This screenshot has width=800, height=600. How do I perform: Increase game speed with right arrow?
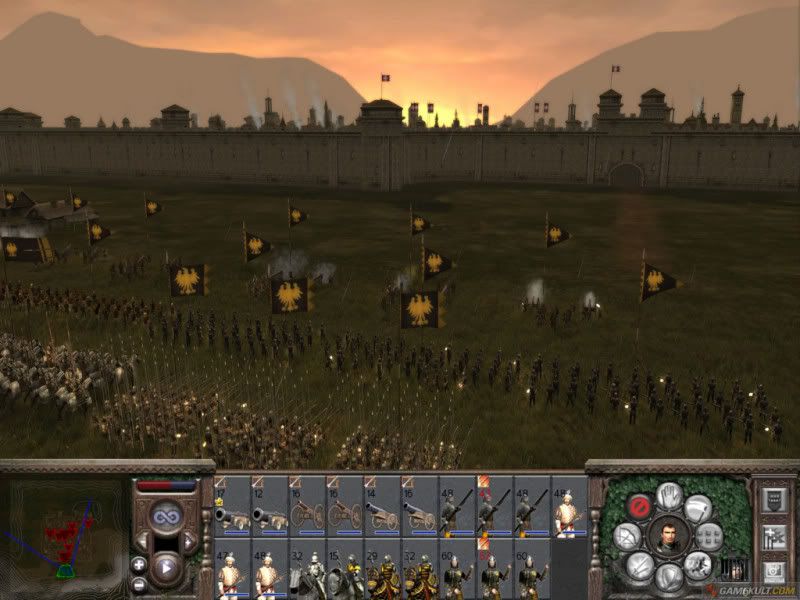[x=188, y=543]
